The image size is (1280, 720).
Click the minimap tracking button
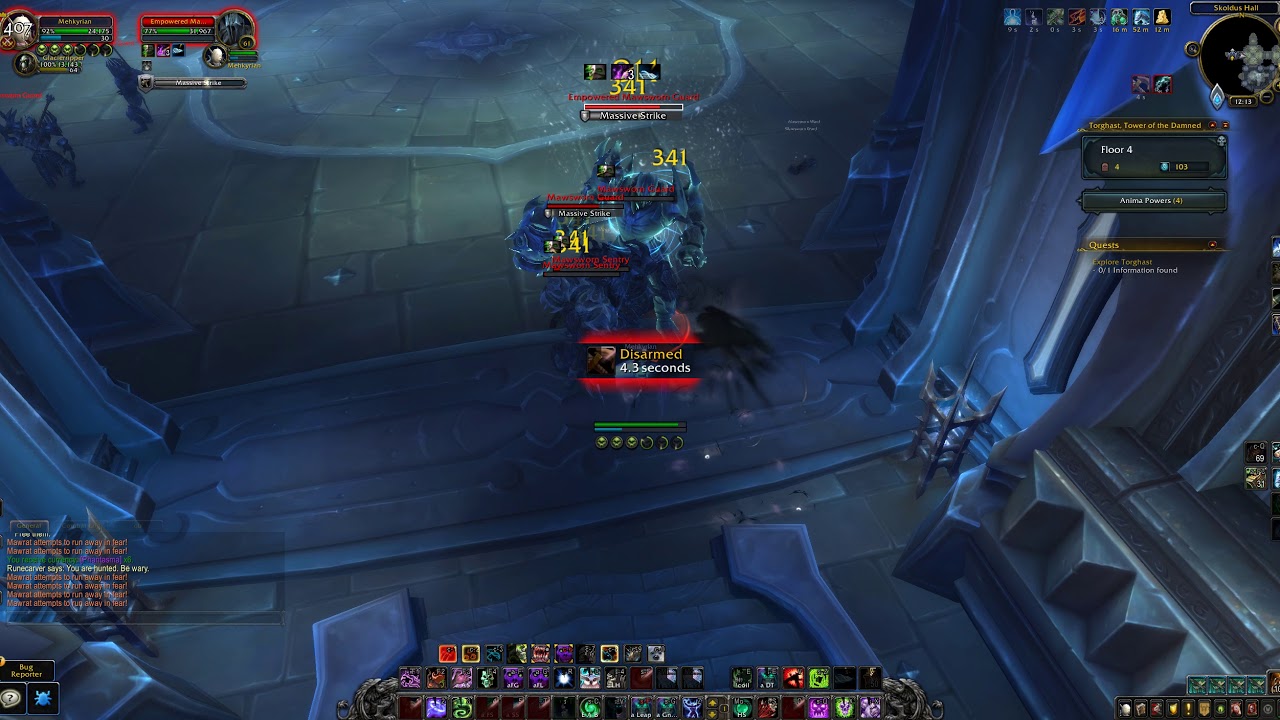tap(1192, 48)
